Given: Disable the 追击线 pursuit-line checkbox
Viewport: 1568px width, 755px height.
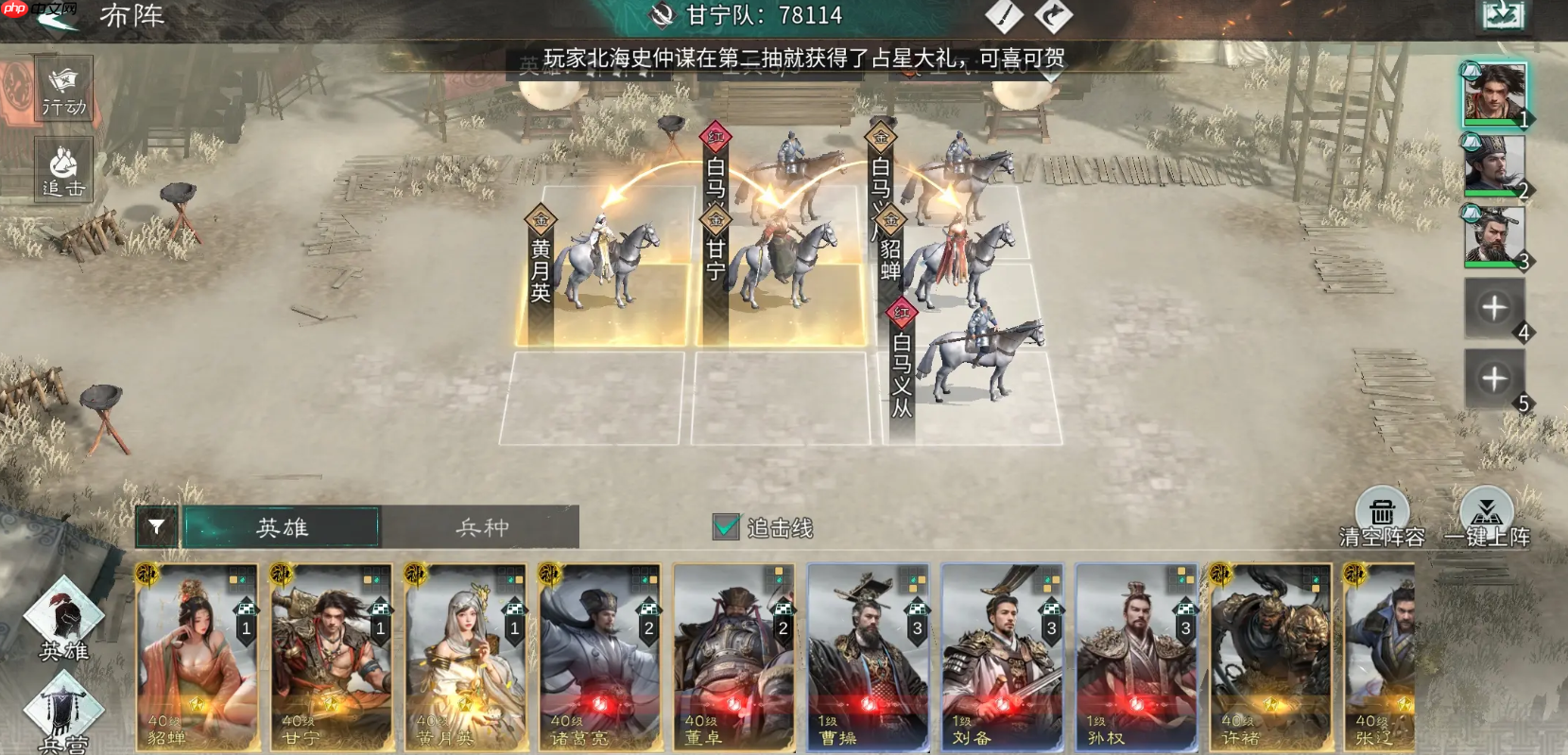Looking at the screenshot, I should pos(726,527).
